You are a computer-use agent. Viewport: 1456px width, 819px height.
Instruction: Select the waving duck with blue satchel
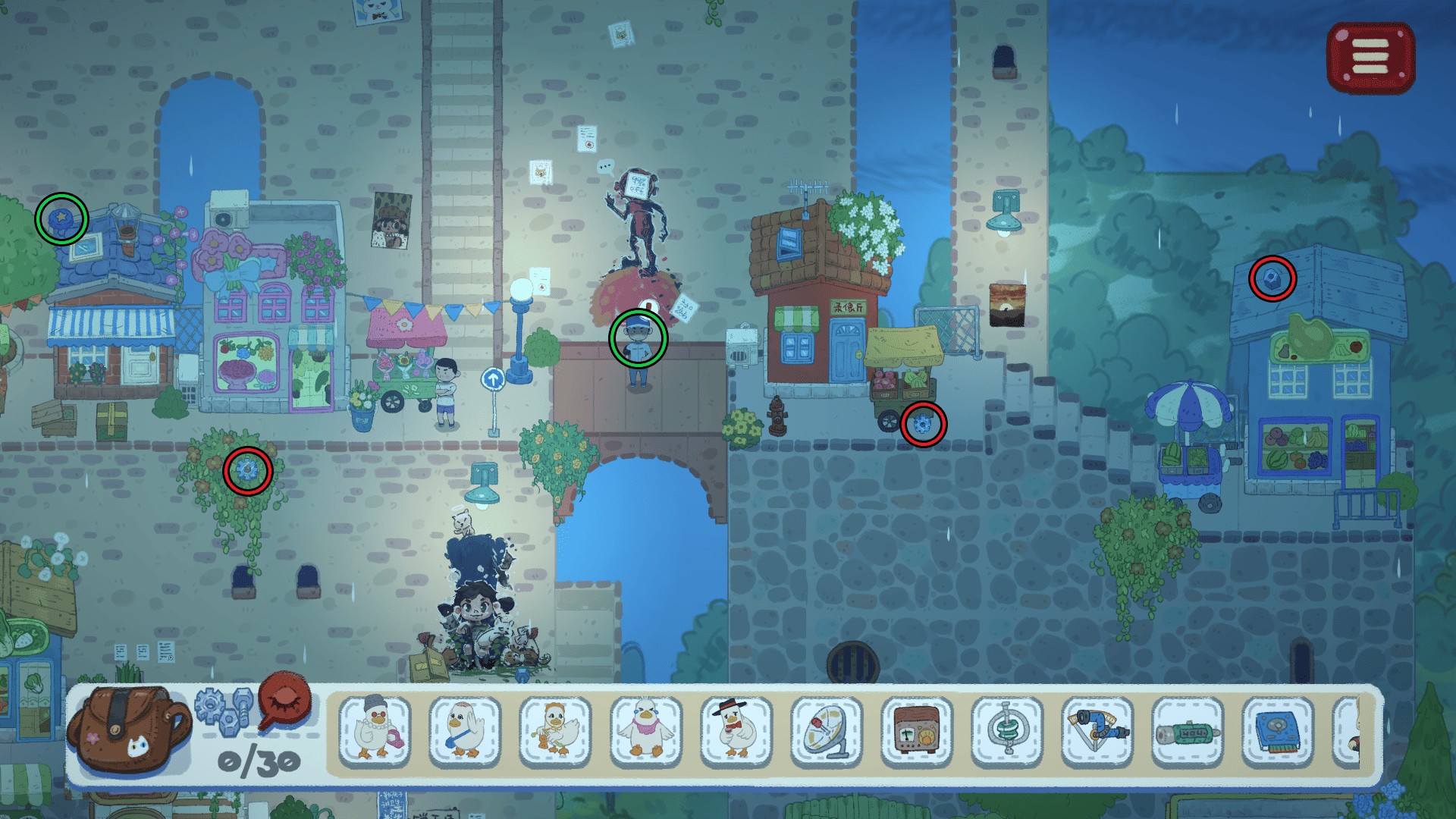click(465, 730)
